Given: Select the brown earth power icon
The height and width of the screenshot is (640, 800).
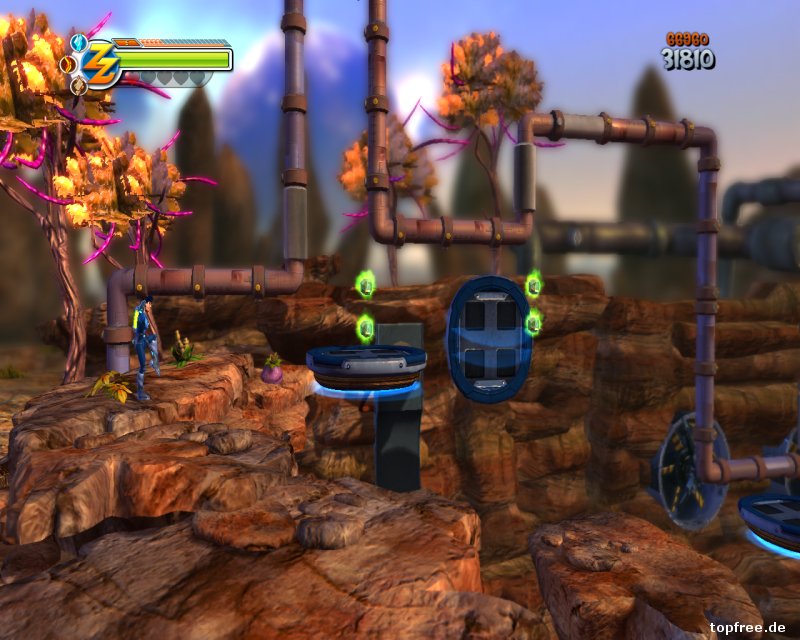Looking at the screenshot, I should click(x=79, y=86).
